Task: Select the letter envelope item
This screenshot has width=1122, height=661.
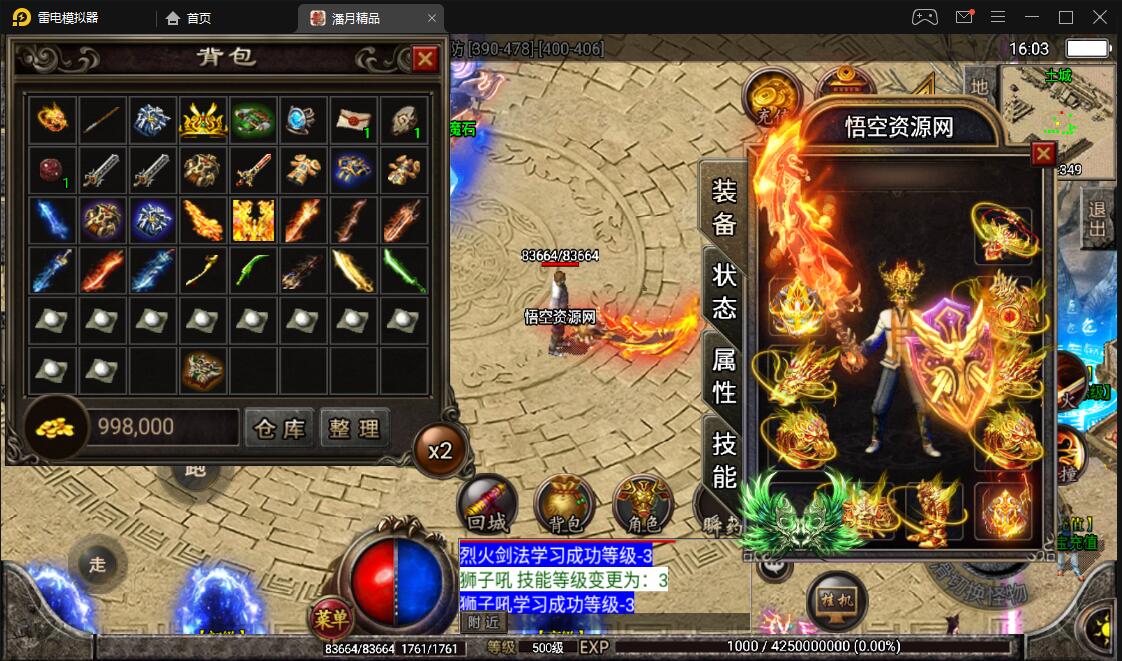Action: coord(353,121)
